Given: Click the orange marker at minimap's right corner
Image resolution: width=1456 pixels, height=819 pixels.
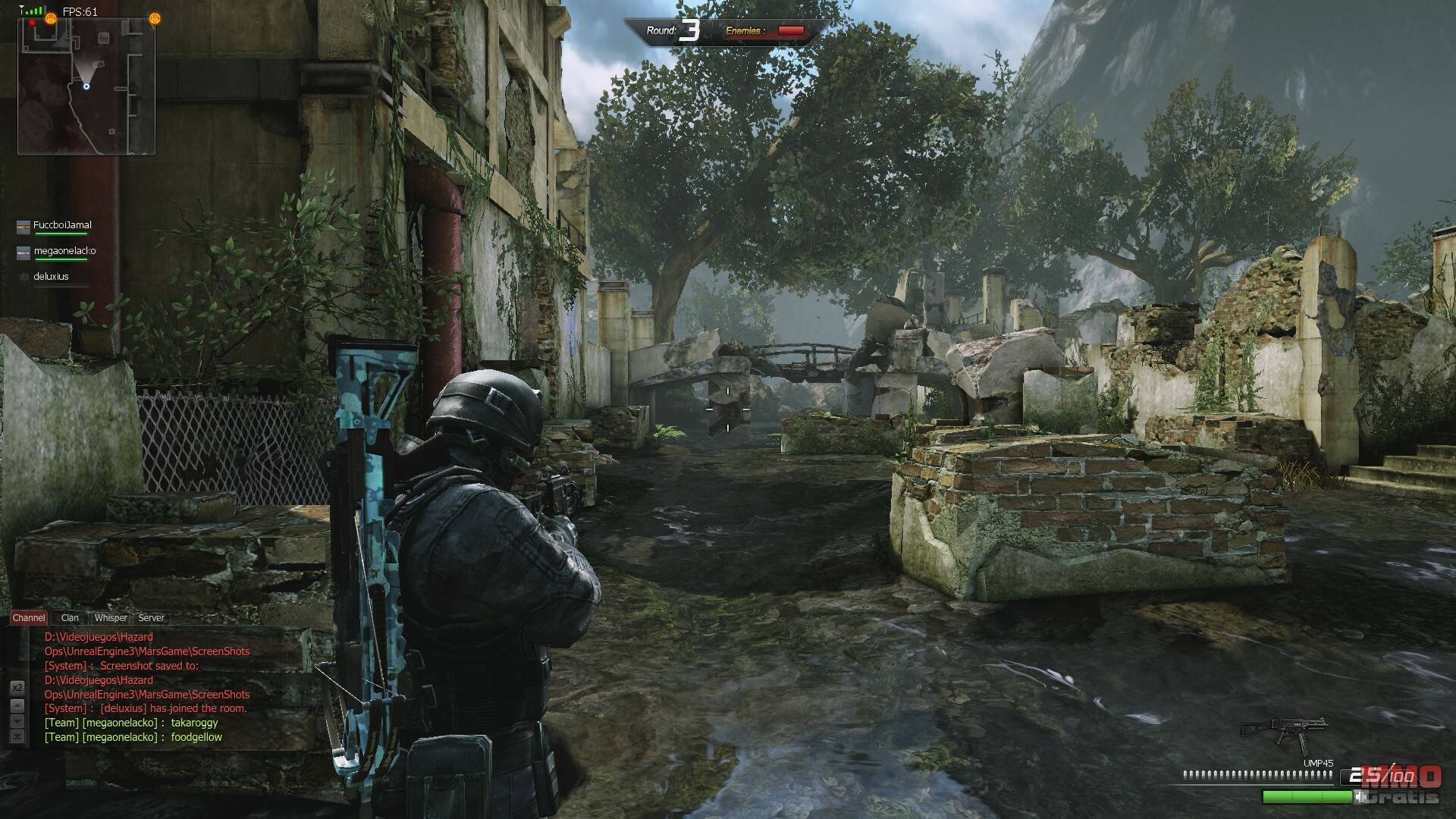Looking at the screenshot, I should click(x=155, y=19).
